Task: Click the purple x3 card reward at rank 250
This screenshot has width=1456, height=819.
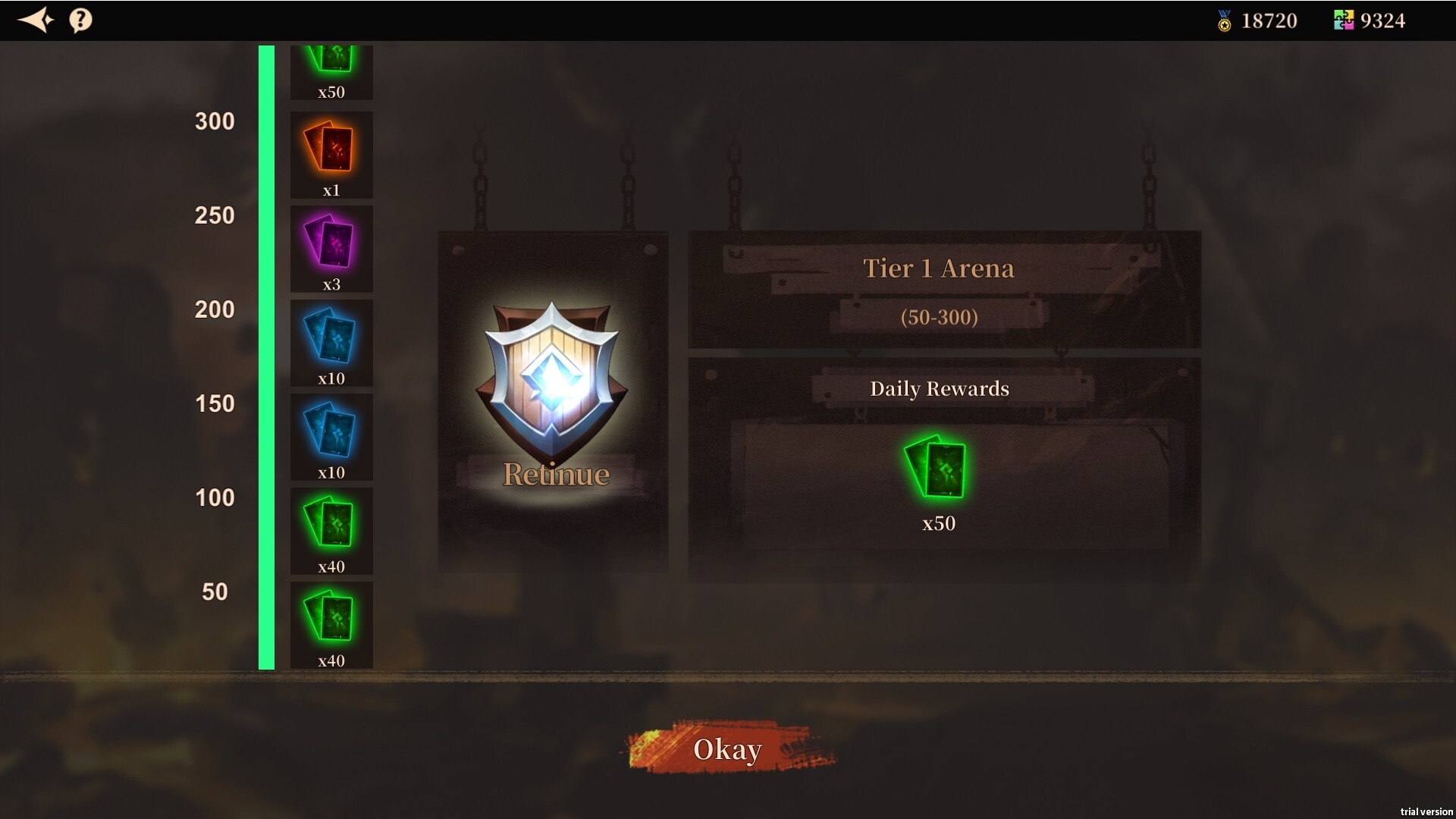Action: pyautogui.click(x=331, y=246)
